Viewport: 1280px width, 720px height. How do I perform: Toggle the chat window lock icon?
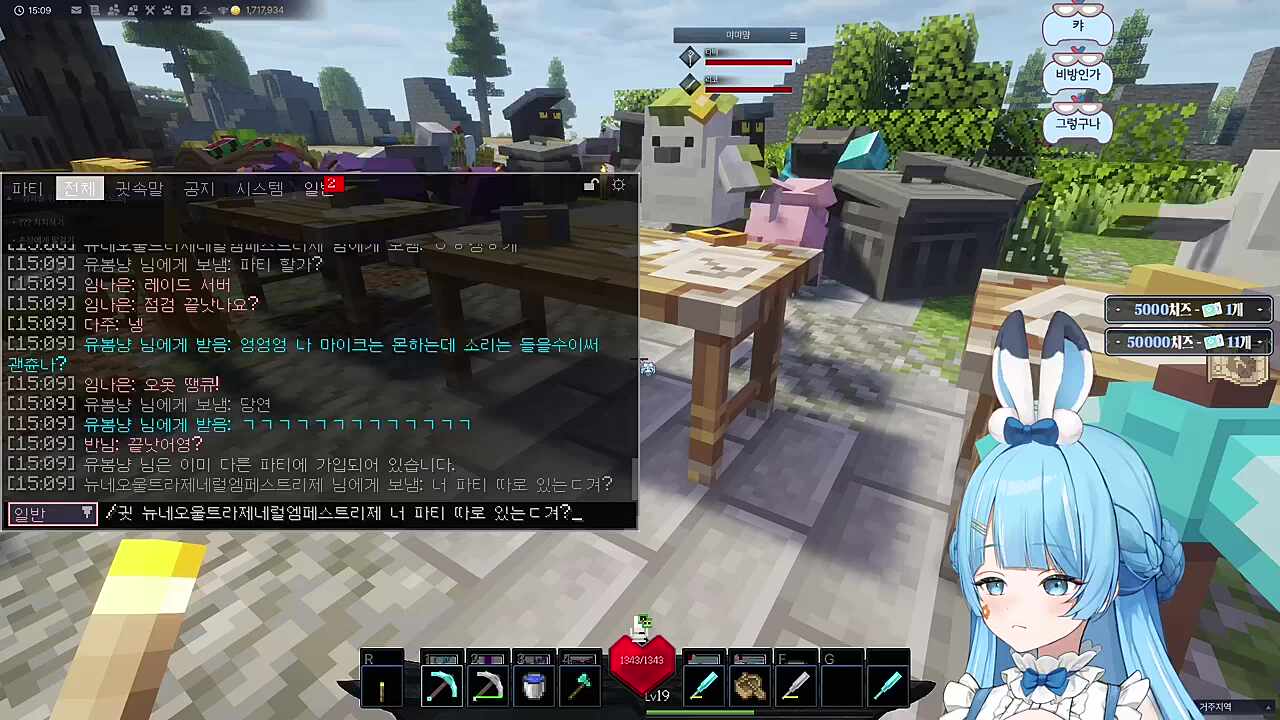(589, 184)
